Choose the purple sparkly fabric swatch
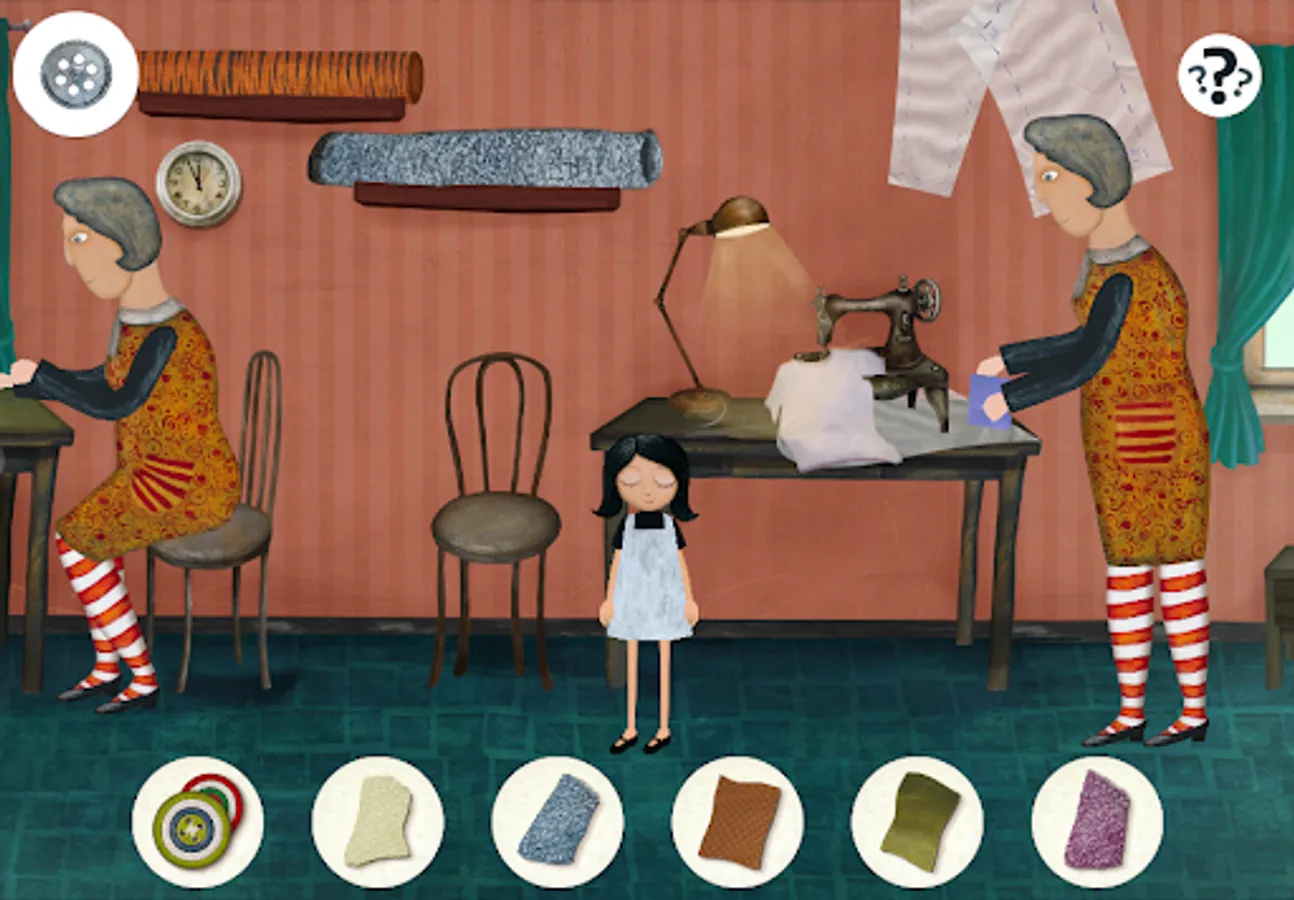The height and width of the screenshot is (900, 1294). [1098, 820]
